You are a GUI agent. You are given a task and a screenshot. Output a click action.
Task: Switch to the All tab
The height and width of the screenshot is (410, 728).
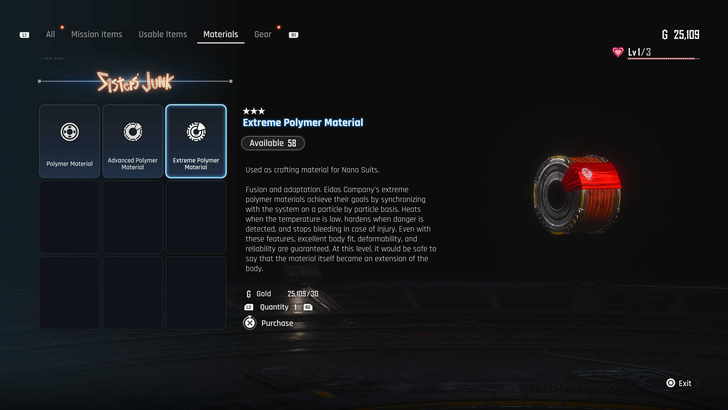(50, 34)
